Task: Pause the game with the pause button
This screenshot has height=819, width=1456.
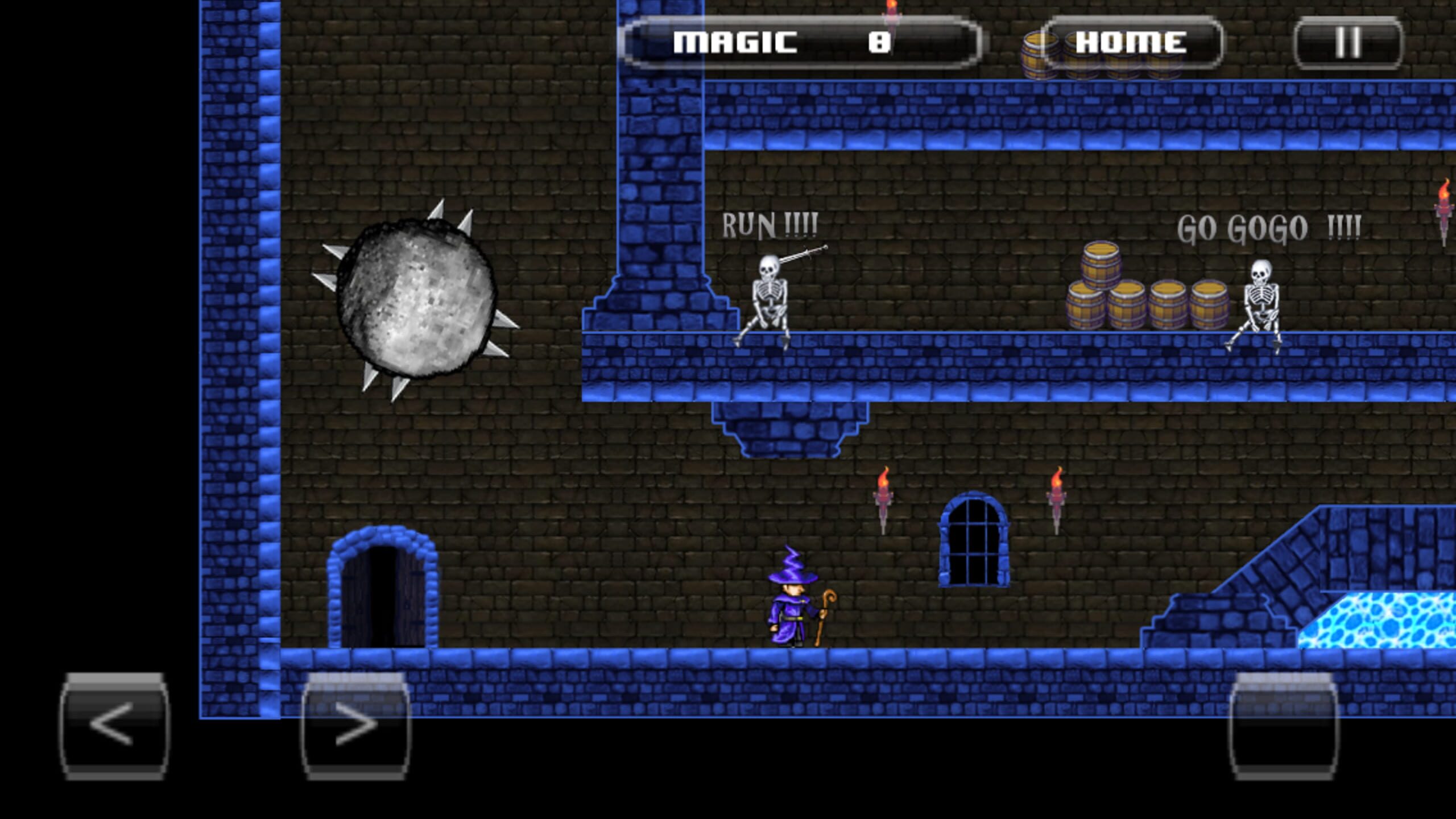Action: click(1354, 43)
